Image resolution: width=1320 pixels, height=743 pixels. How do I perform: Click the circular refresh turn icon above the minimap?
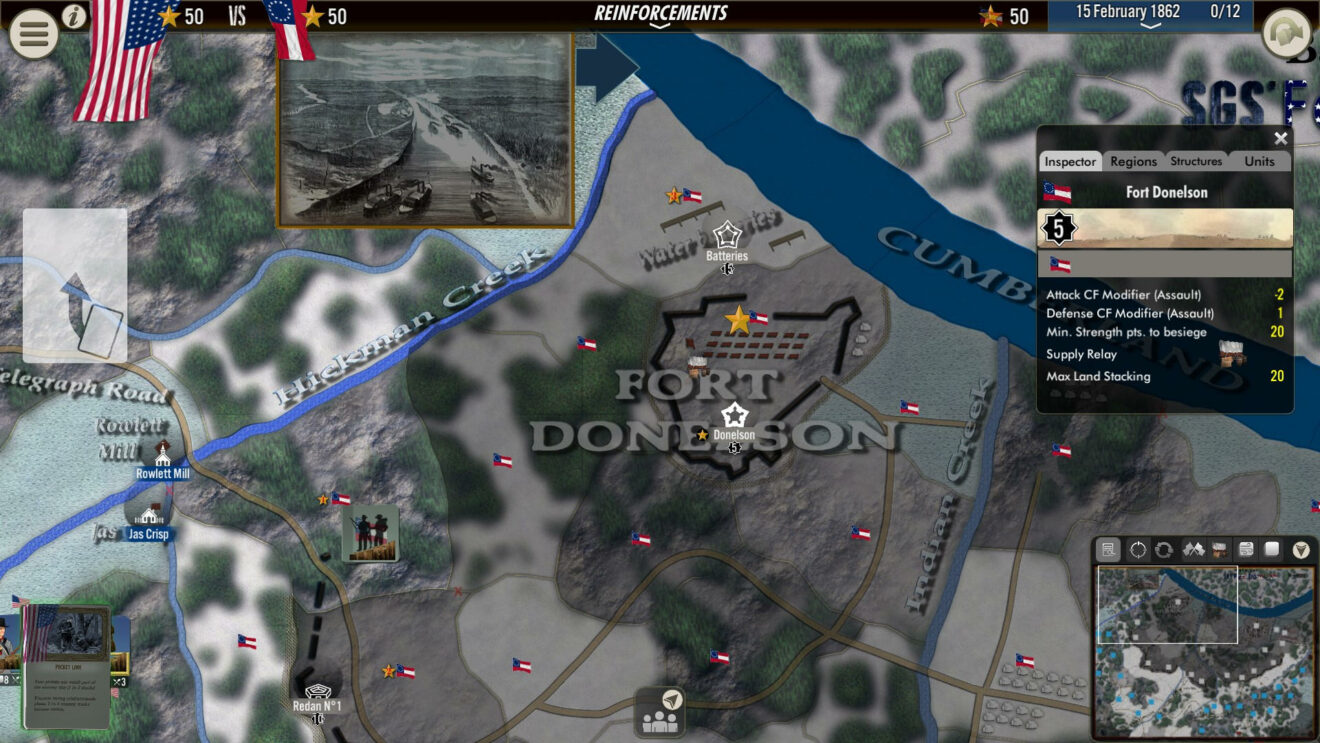[x=1164, y=551]
